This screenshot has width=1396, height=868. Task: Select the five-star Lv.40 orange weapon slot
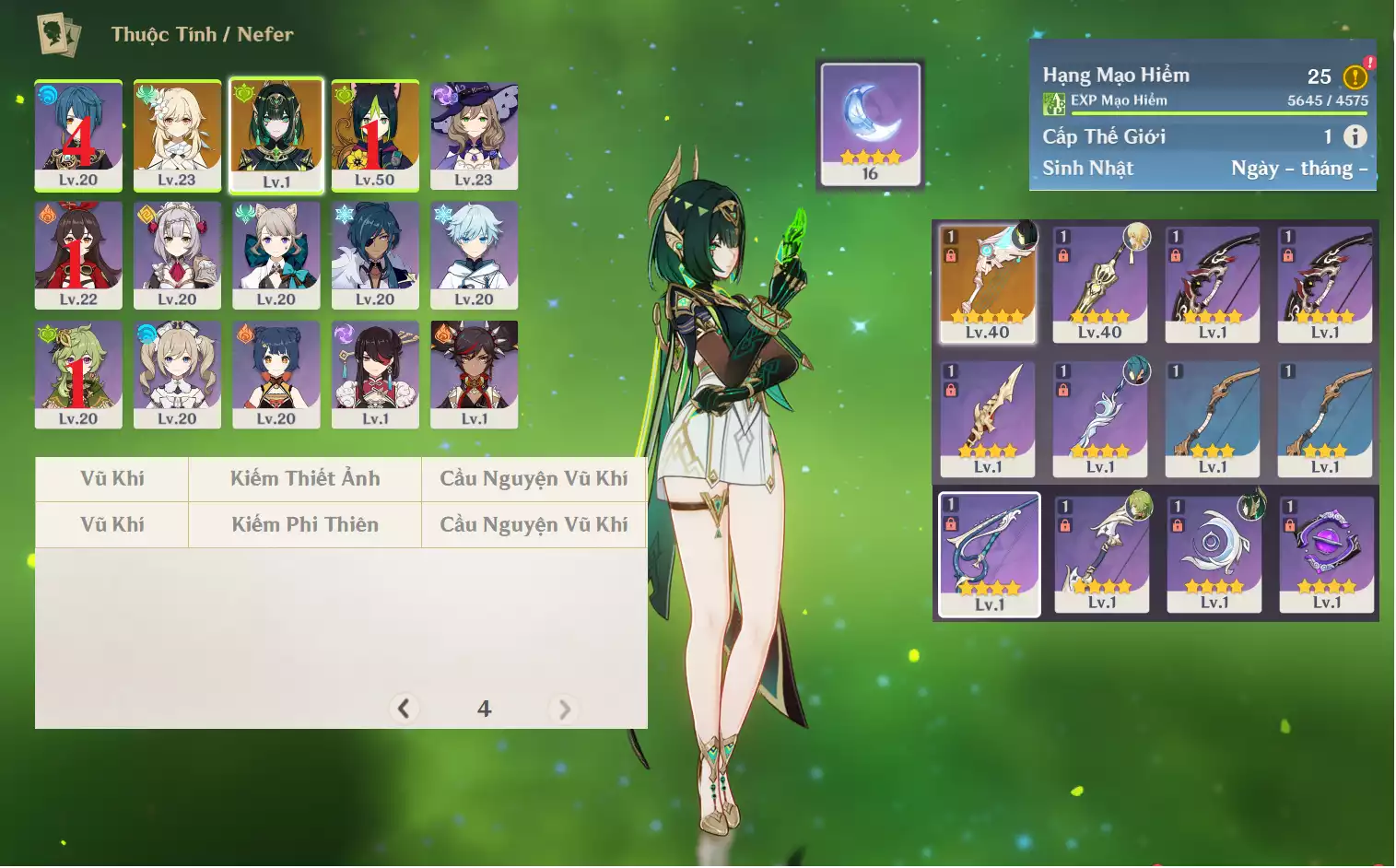[988, 284]
